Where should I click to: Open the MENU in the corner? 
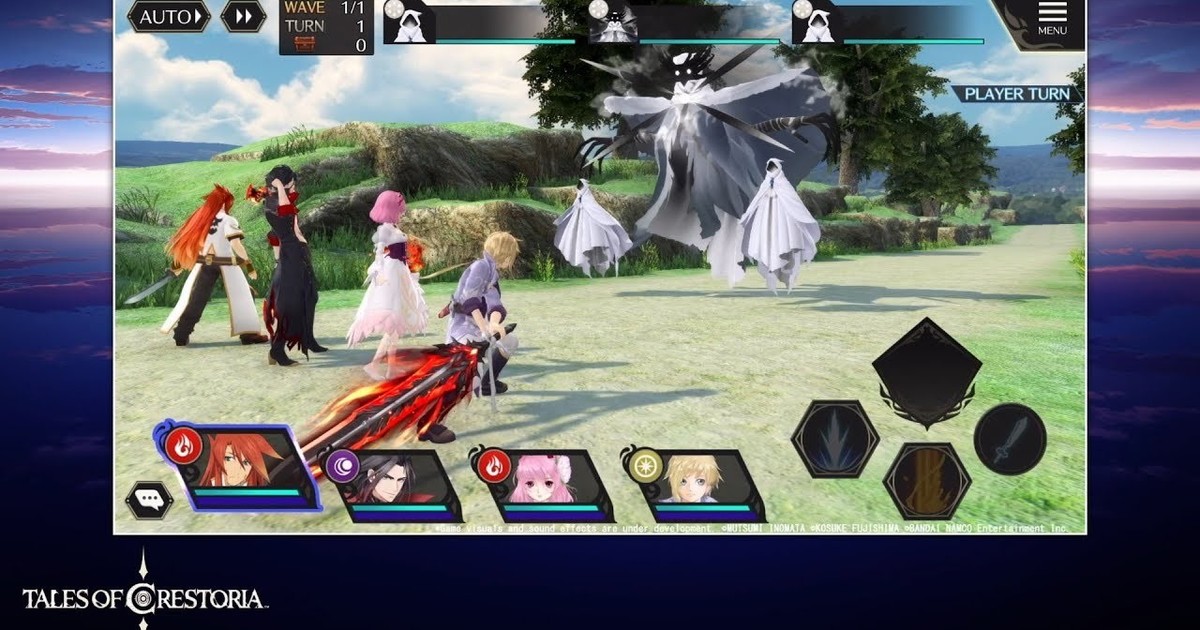pos(1051,19)
